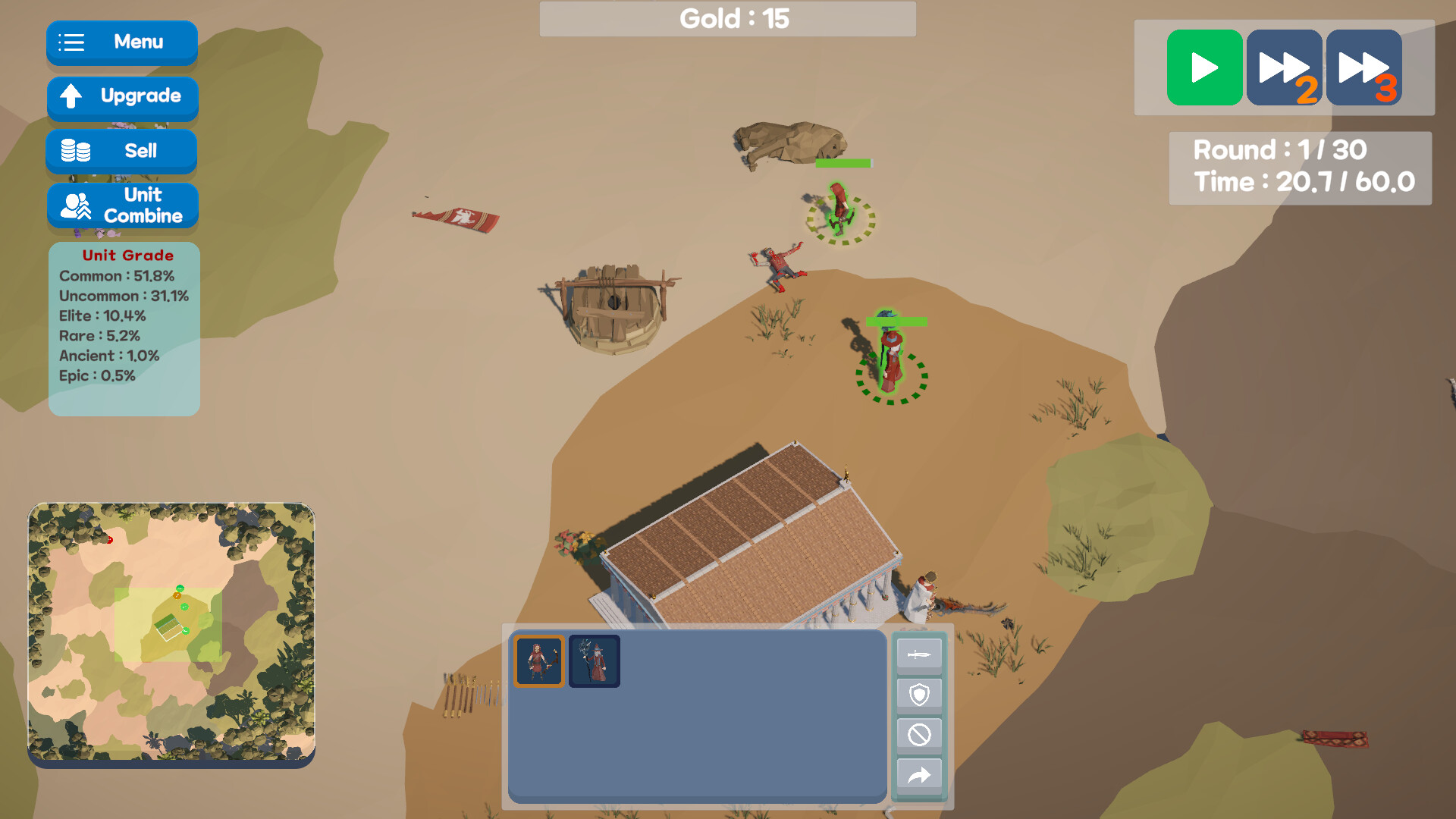
Task: Open the Unit Combine panel
Action: click(122, 206)
